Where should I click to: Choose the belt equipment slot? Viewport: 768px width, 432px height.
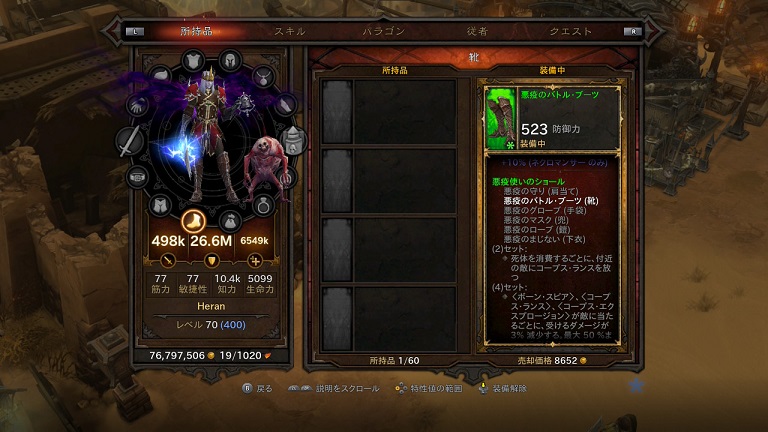coord(136,177)
